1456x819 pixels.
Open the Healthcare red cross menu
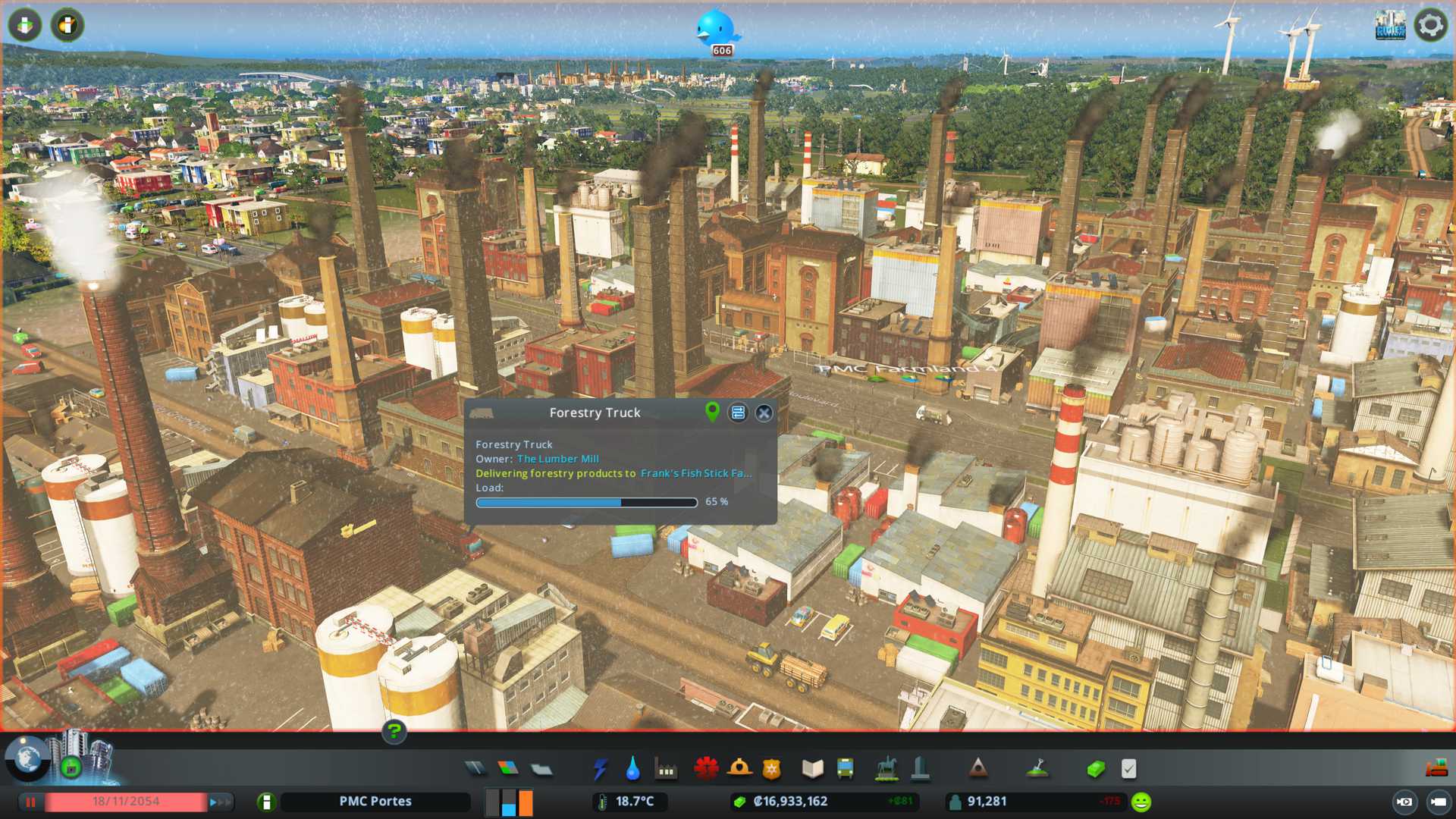tap(706, 769)
